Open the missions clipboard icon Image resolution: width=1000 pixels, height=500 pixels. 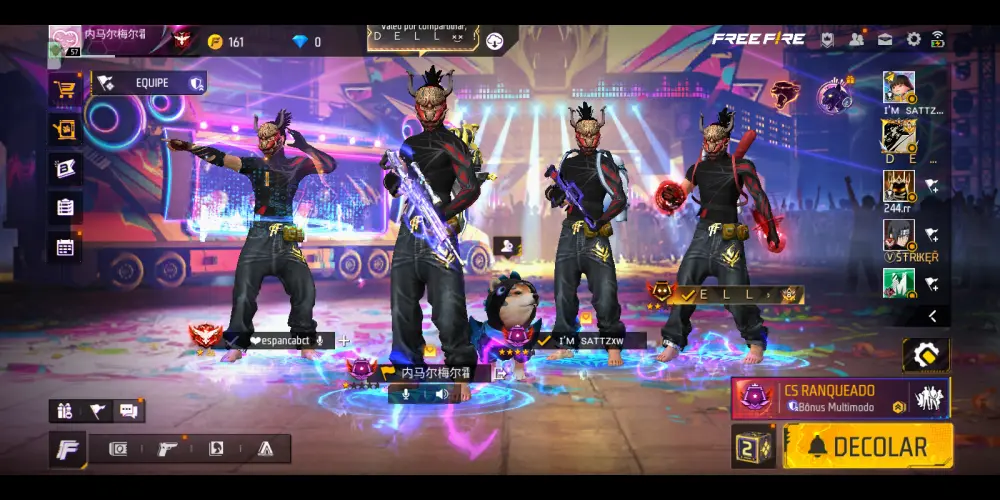65,208
